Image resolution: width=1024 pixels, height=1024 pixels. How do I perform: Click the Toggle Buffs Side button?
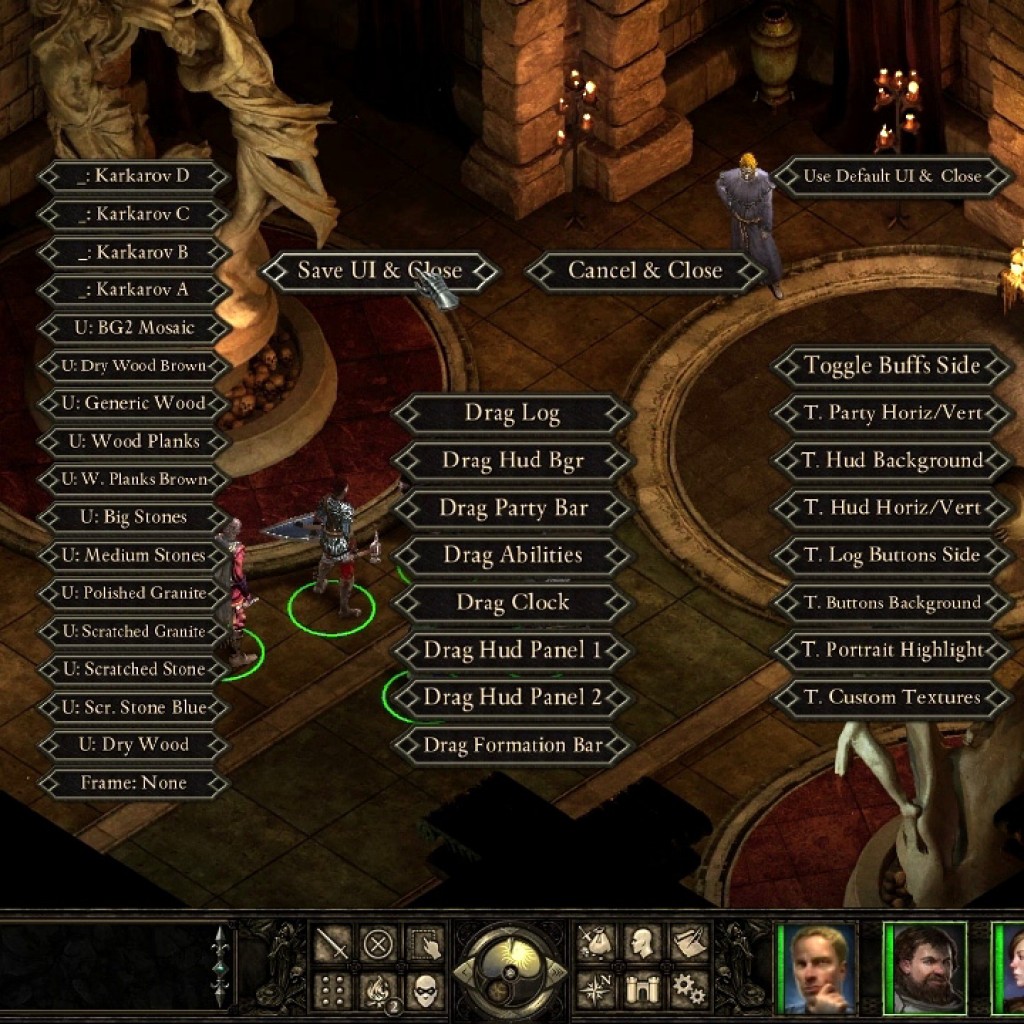click(892, 366)
